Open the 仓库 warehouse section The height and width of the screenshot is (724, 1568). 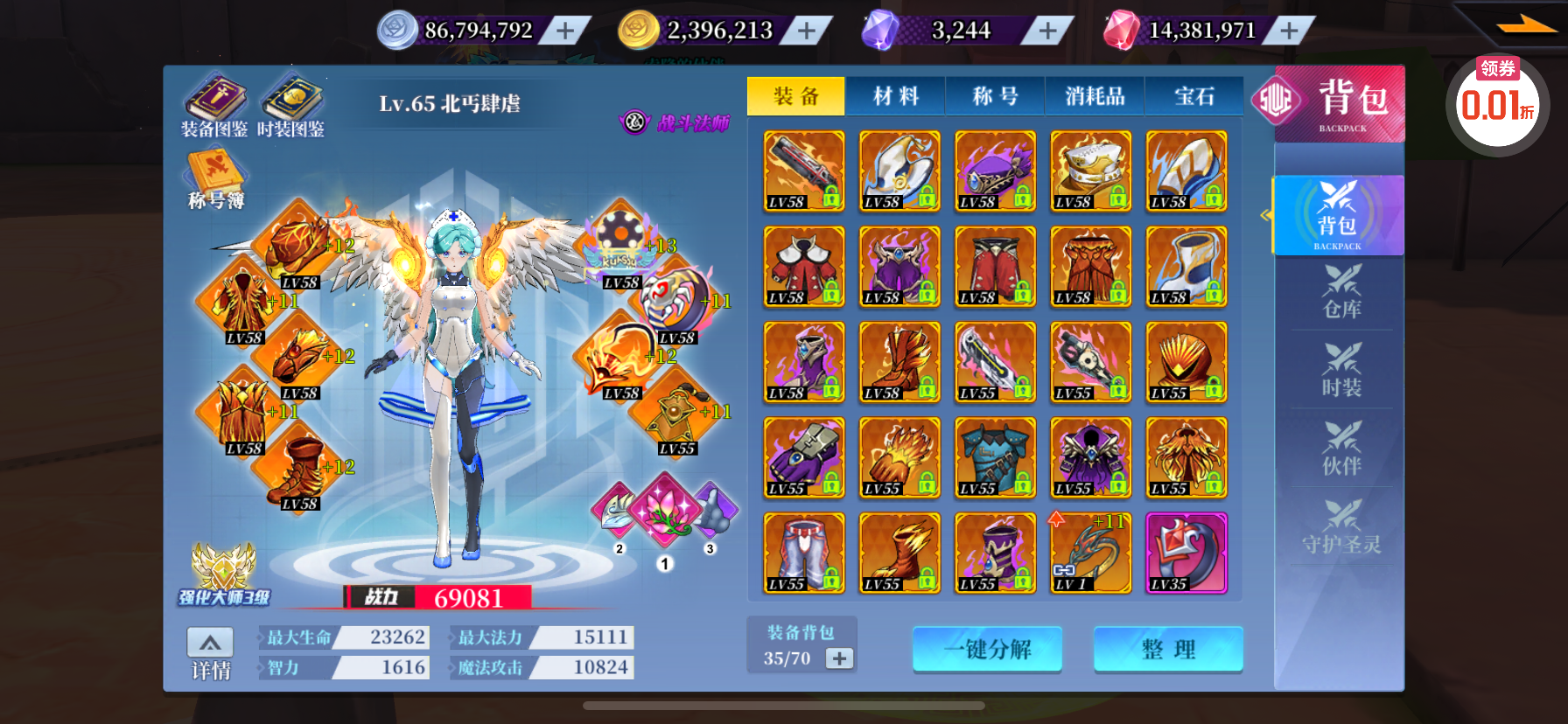pos(1341,292)
